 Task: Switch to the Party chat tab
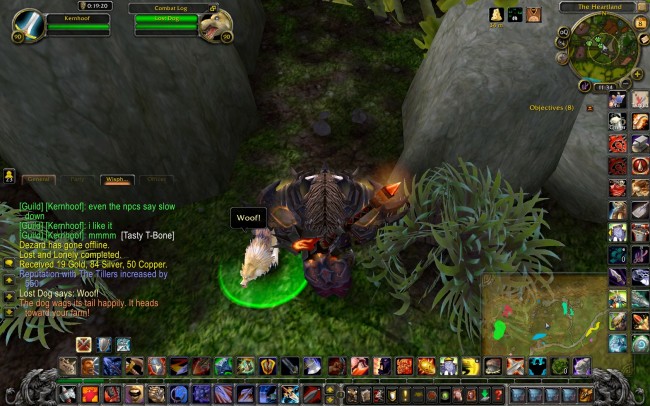tap(78, 180)
